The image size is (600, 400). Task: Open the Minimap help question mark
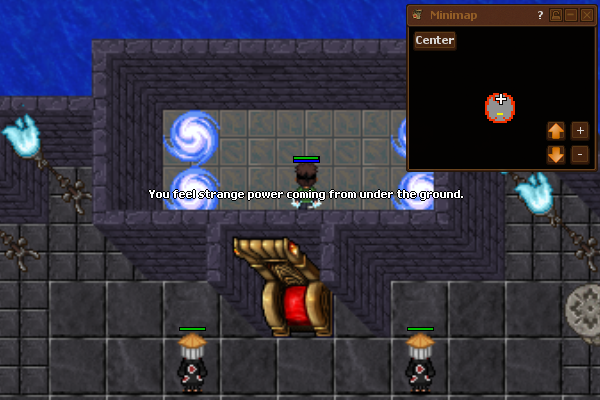539,15
